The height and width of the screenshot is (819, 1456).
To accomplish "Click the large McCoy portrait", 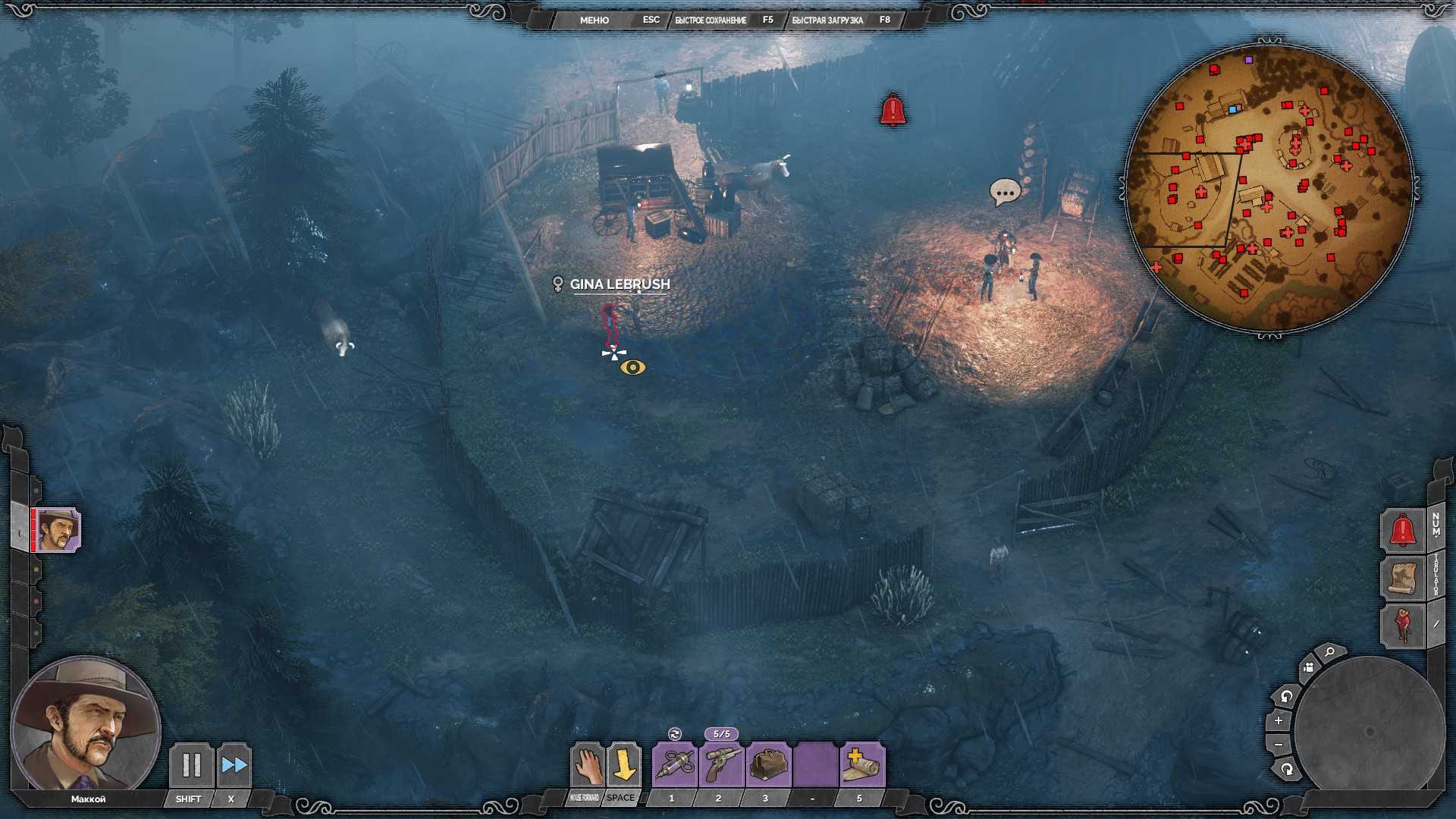I will [85, 726].
